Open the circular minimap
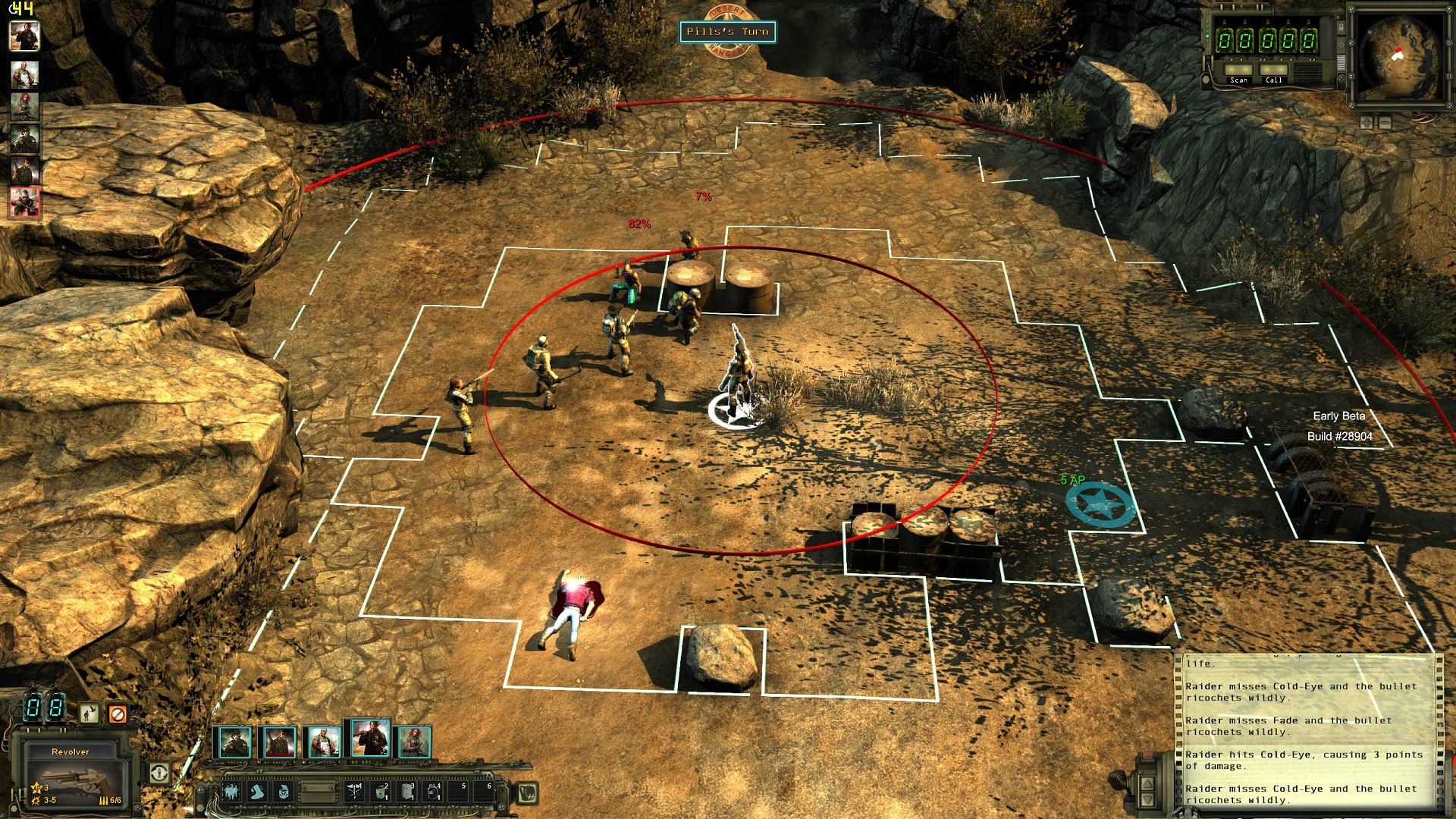The height and width of the screenshot is (819, 1456). 1399,57
